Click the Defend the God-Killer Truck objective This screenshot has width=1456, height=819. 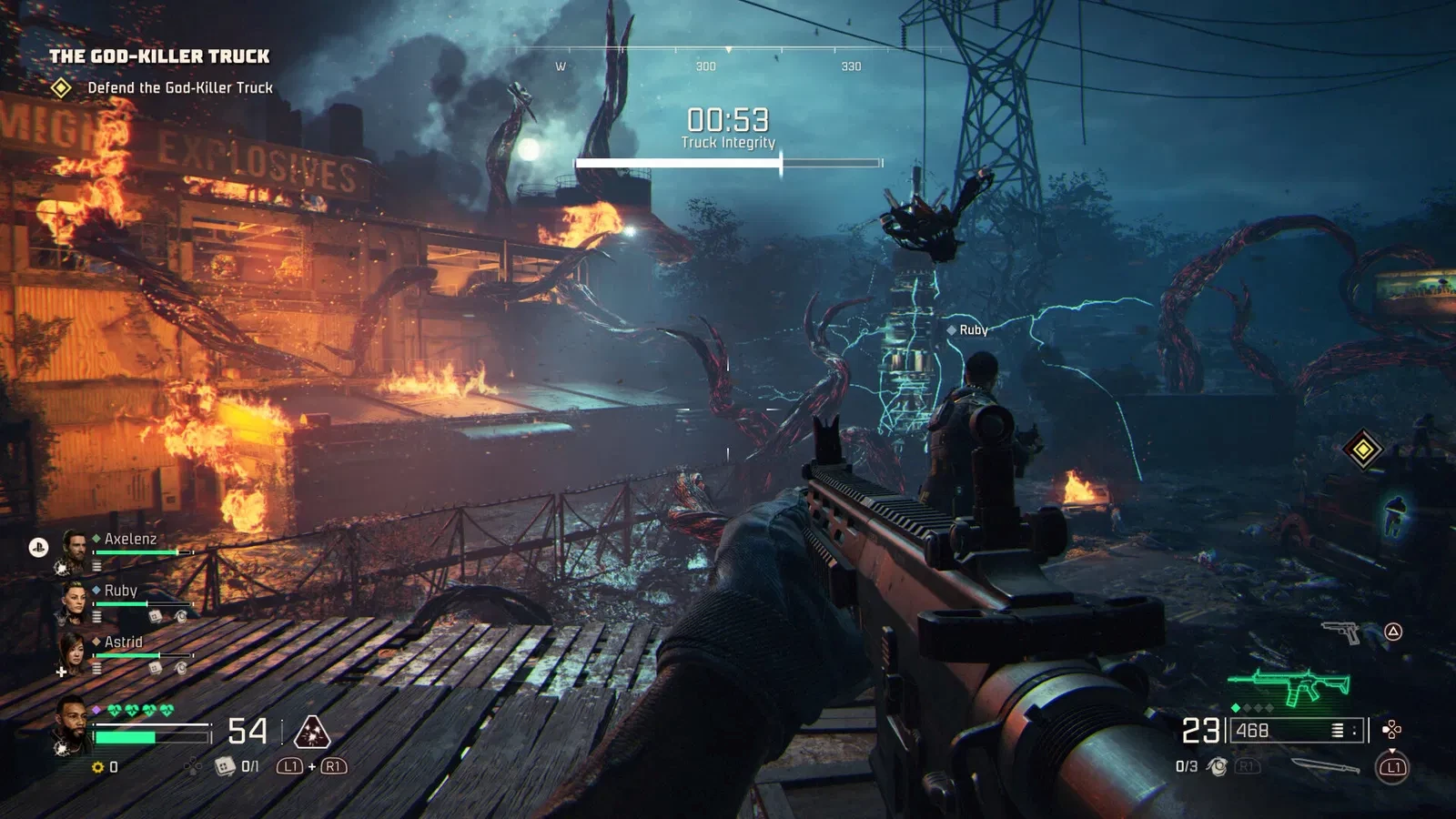point(179,88)
